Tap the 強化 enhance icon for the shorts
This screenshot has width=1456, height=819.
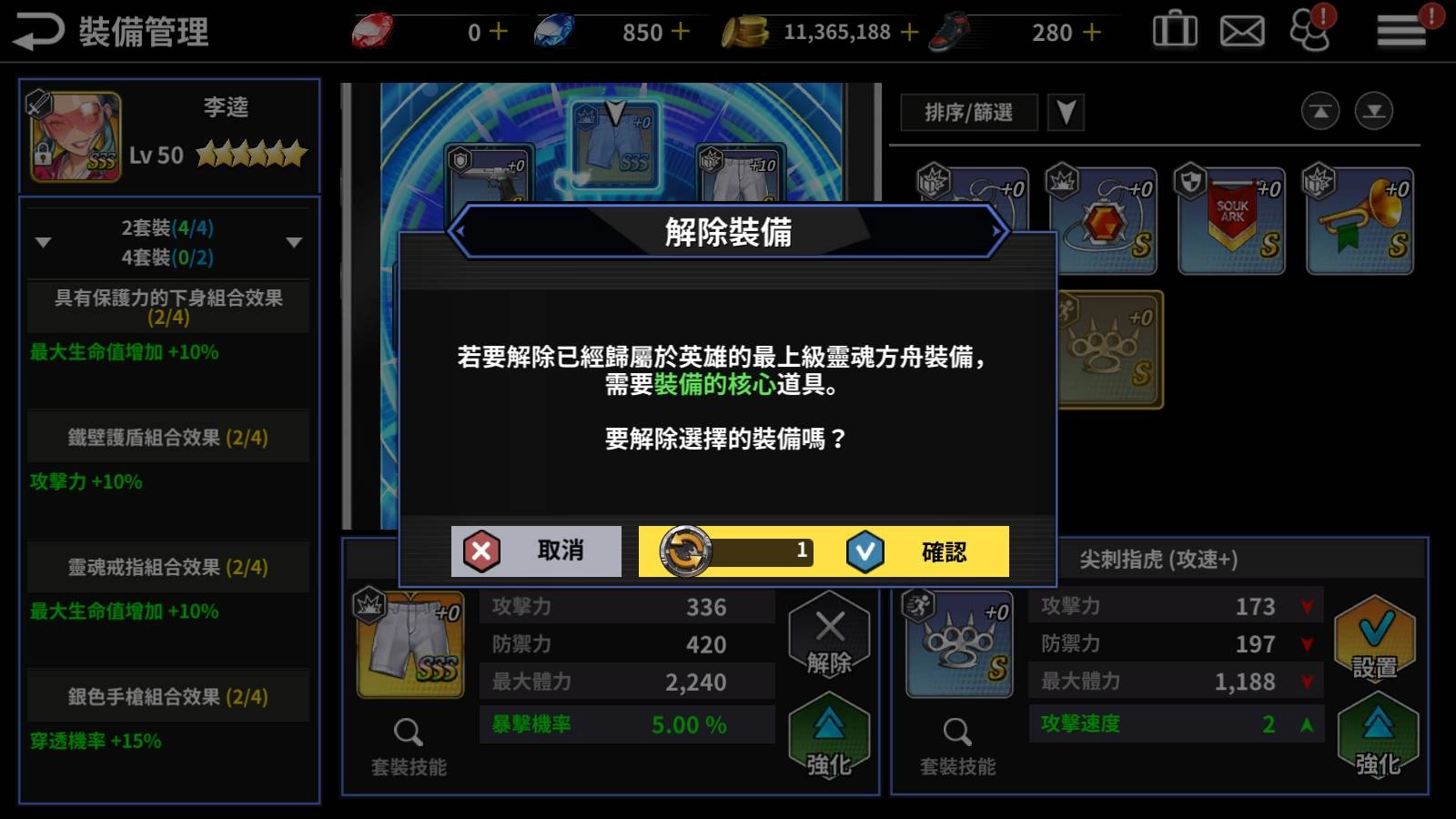click(829, 737)
